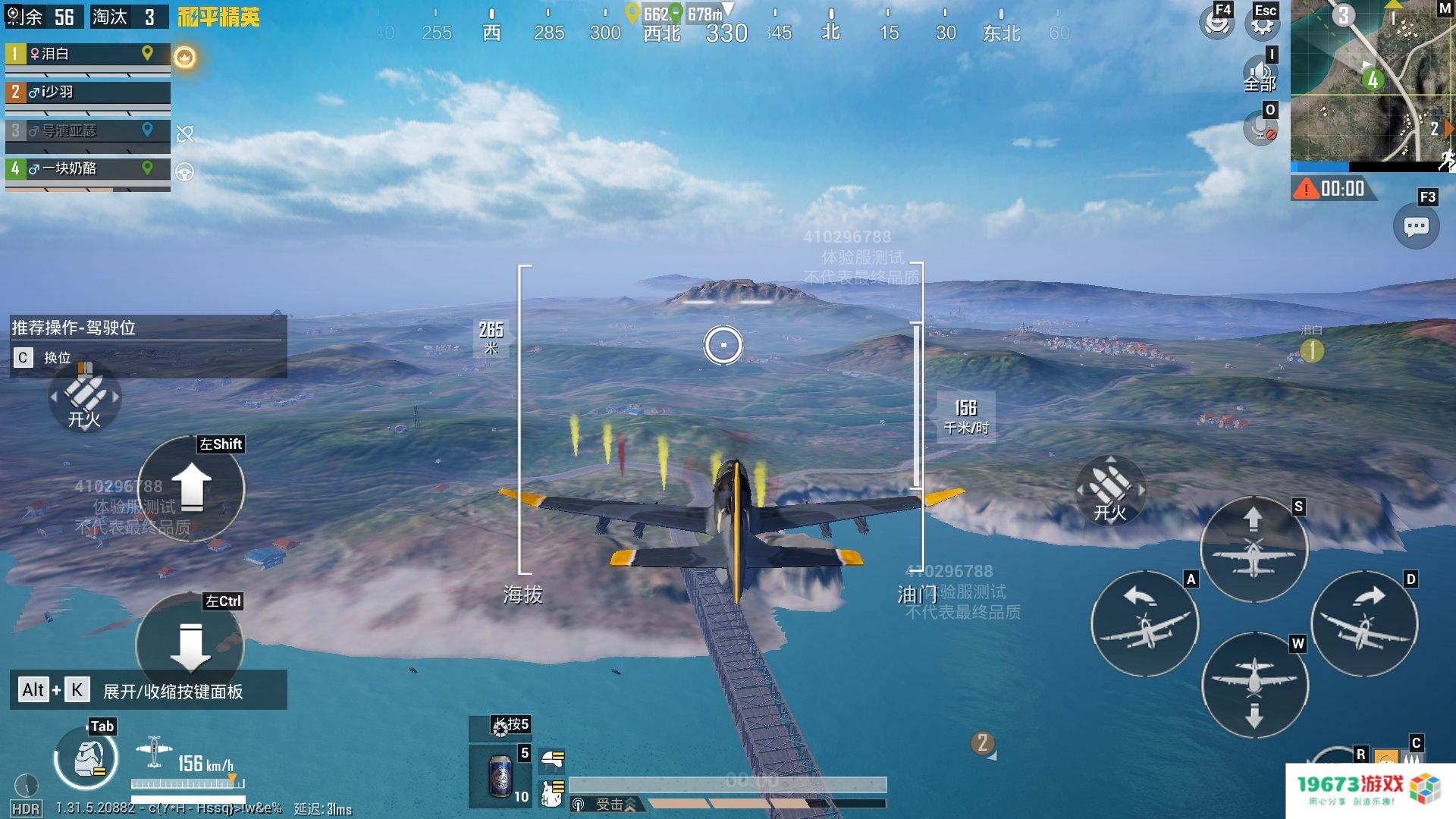This screenshot has width=1456, height=819.
Task: Select teammate 泪白 in the squad list
Action: point(87,55)
